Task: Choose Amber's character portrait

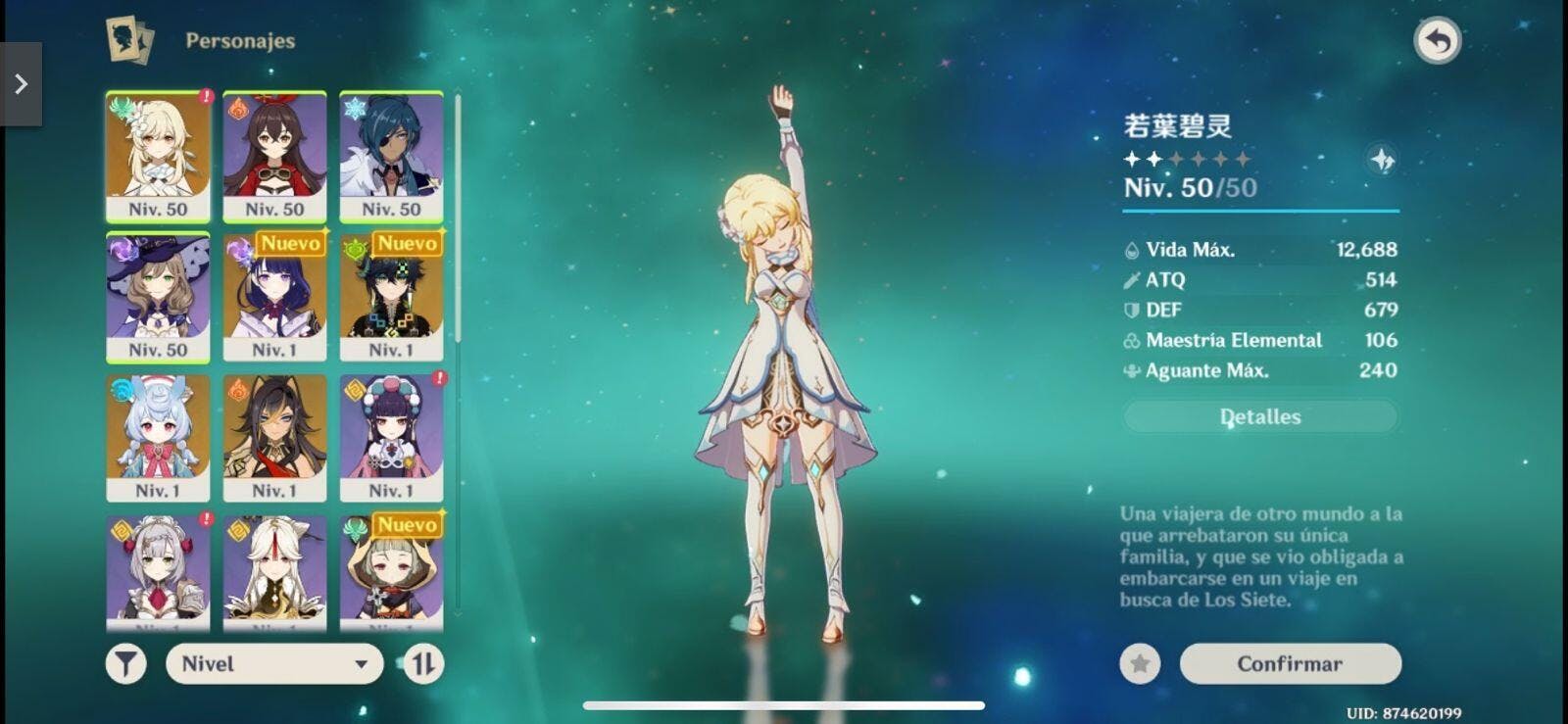Action: pos(274,157)
